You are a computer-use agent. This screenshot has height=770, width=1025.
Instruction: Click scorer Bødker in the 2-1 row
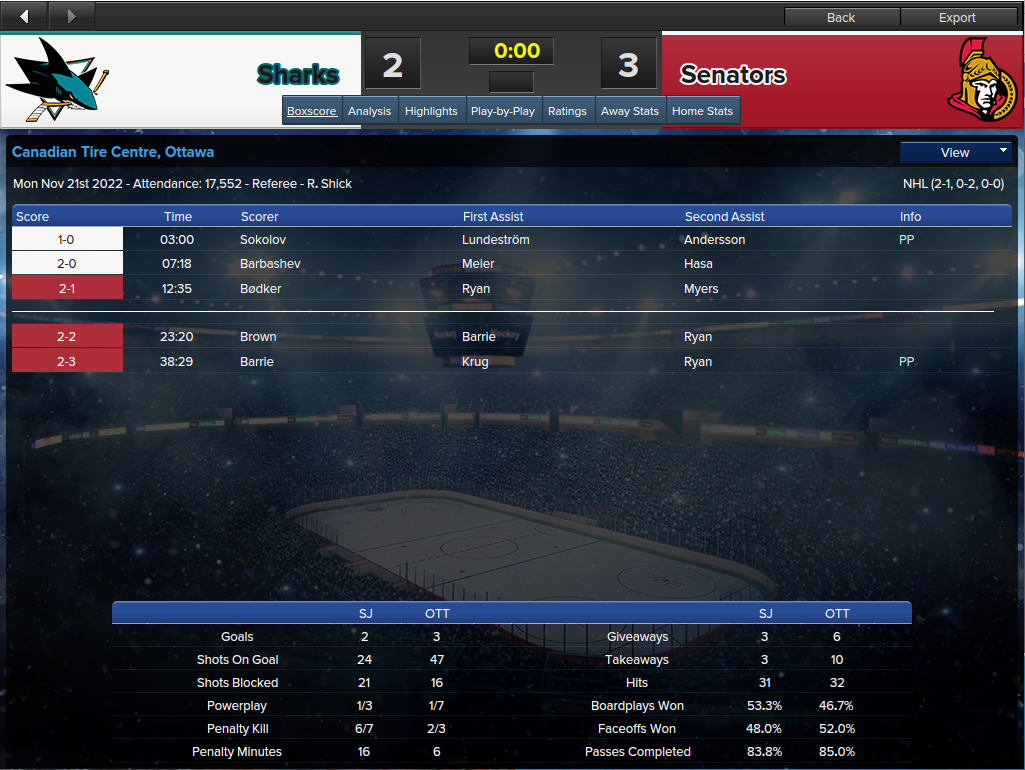point(261,289)
